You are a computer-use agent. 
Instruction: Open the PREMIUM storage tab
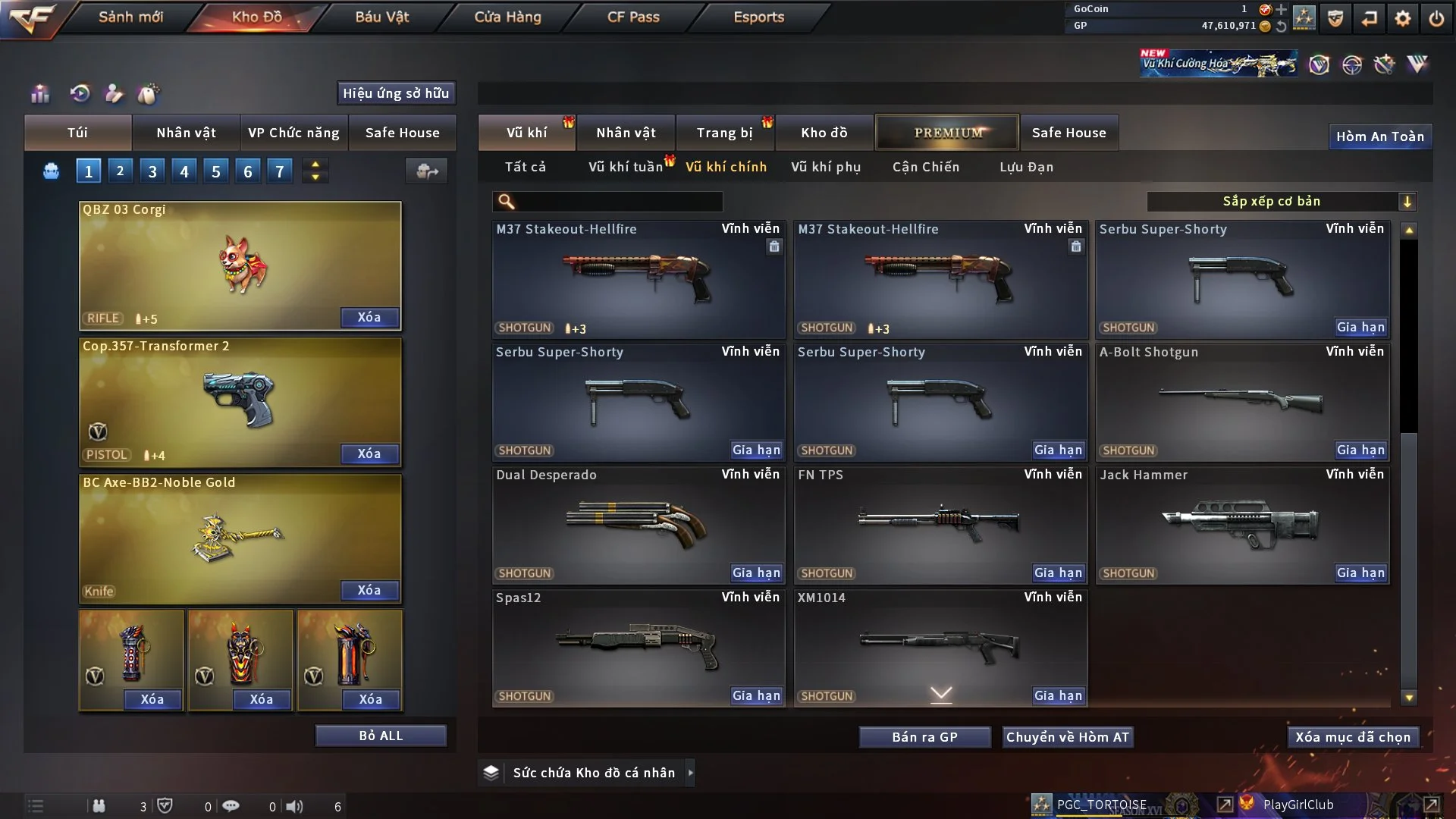click(x=948, y=133)
